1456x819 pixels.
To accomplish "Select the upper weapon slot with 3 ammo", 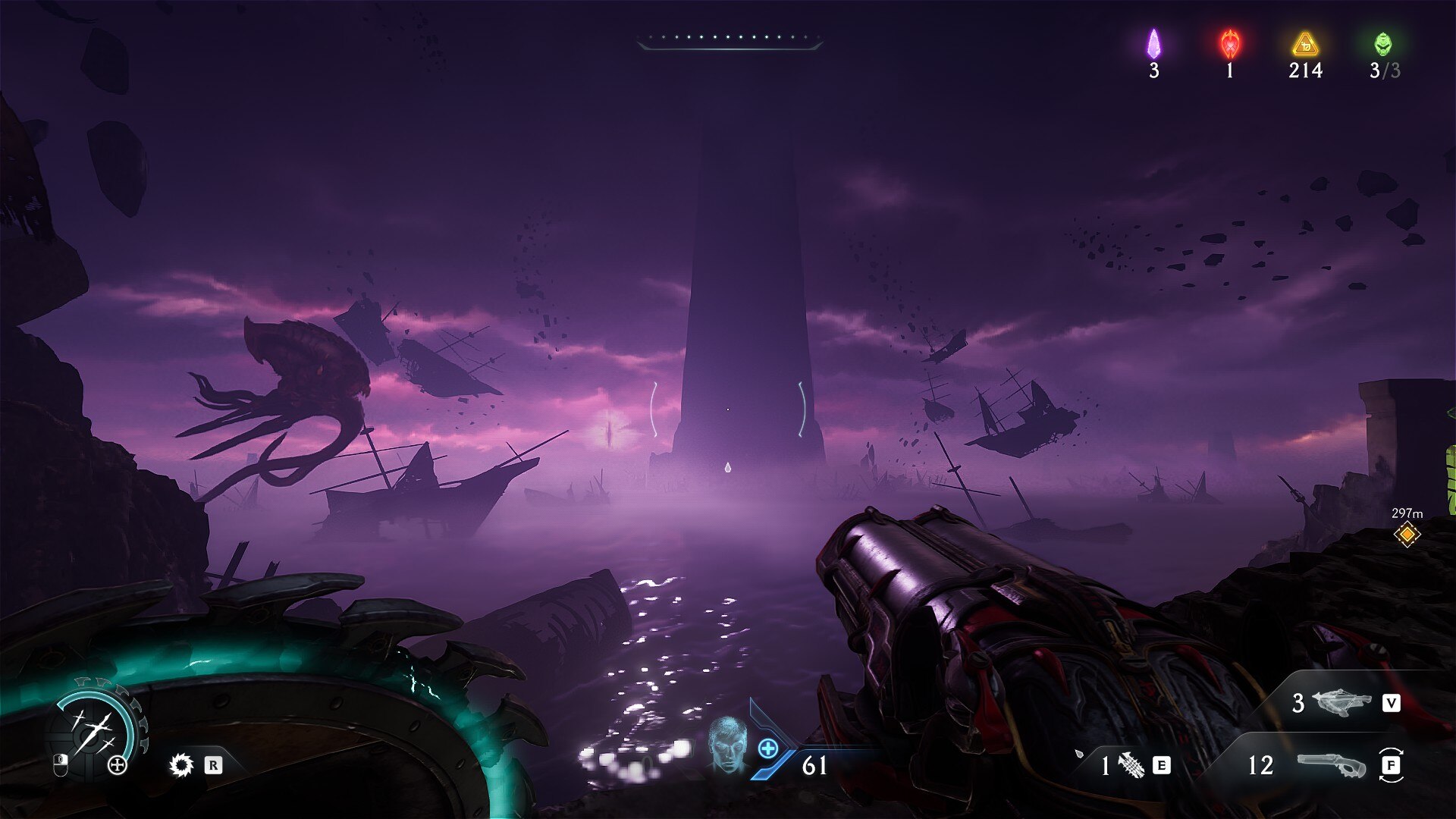I will pyautogui.click(x=1341, y=703).
